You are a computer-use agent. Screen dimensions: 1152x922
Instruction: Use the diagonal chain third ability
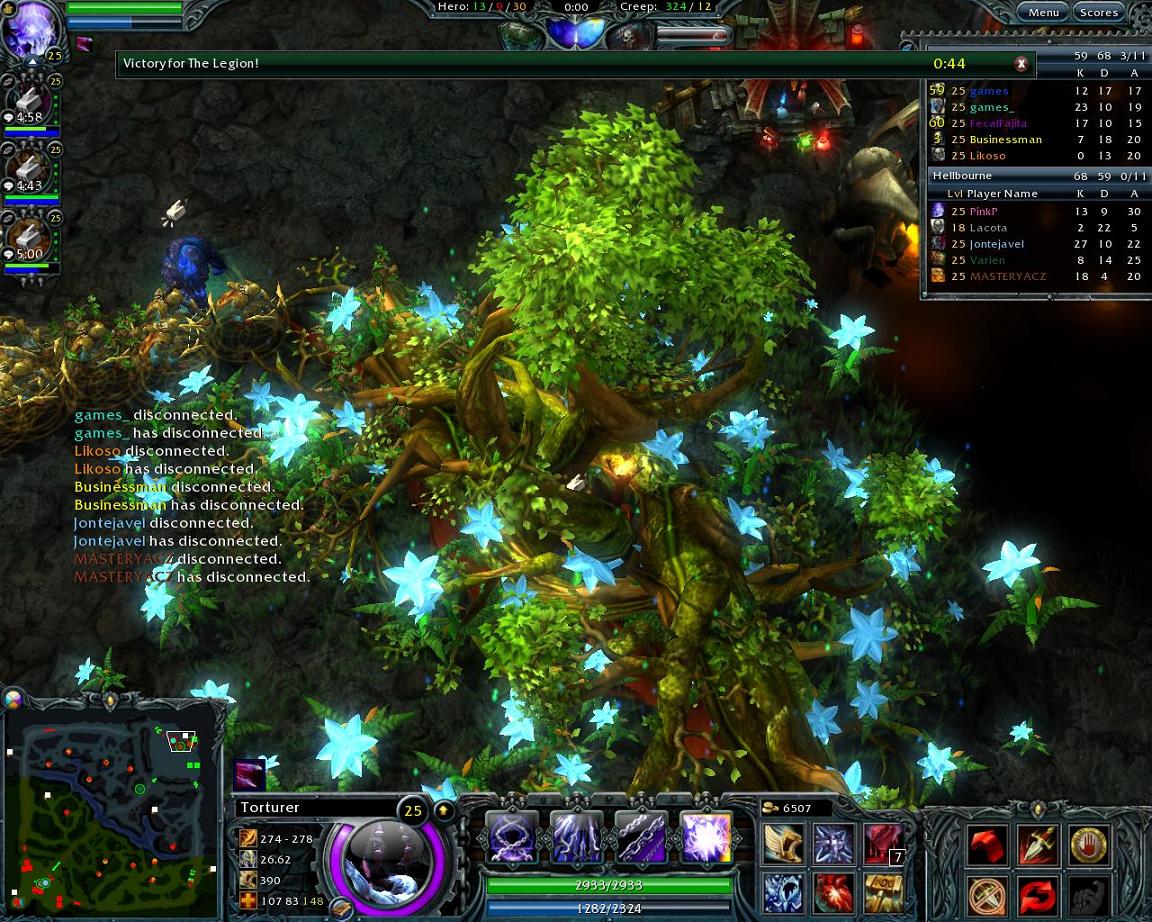(x=640, y=837)
